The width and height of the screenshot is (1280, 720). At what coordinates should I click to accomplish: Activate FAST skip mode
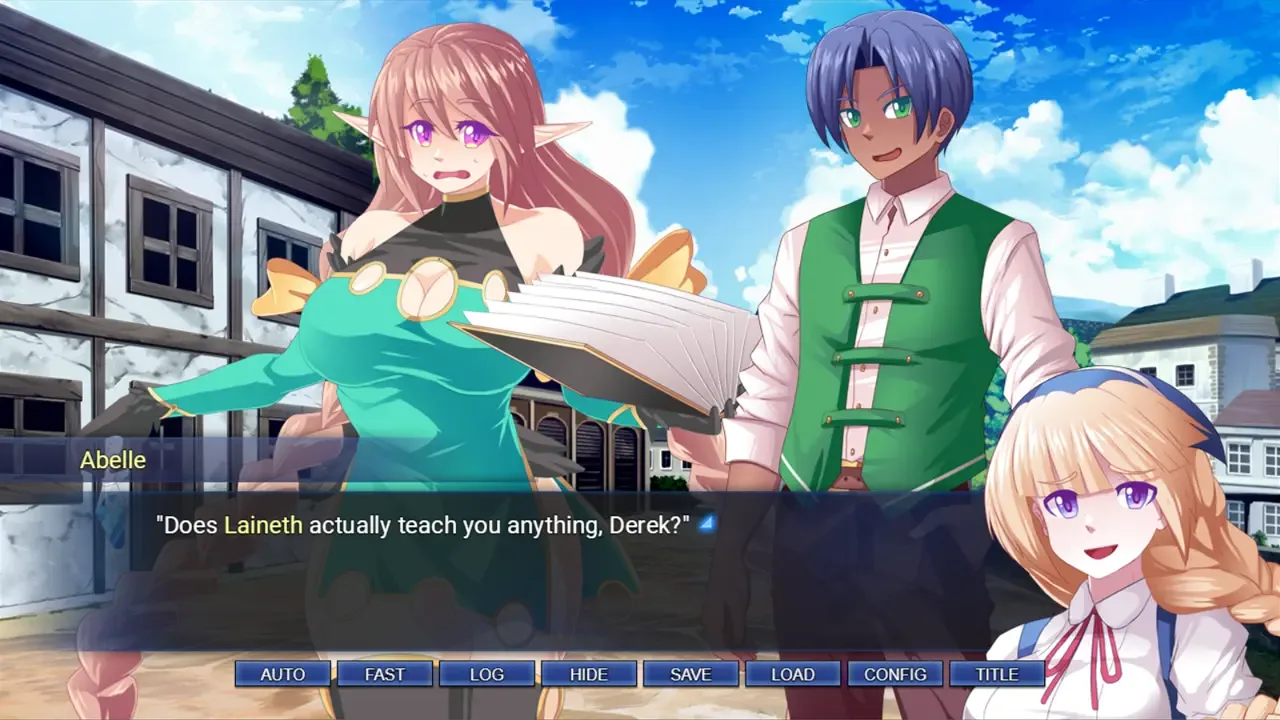385,674
